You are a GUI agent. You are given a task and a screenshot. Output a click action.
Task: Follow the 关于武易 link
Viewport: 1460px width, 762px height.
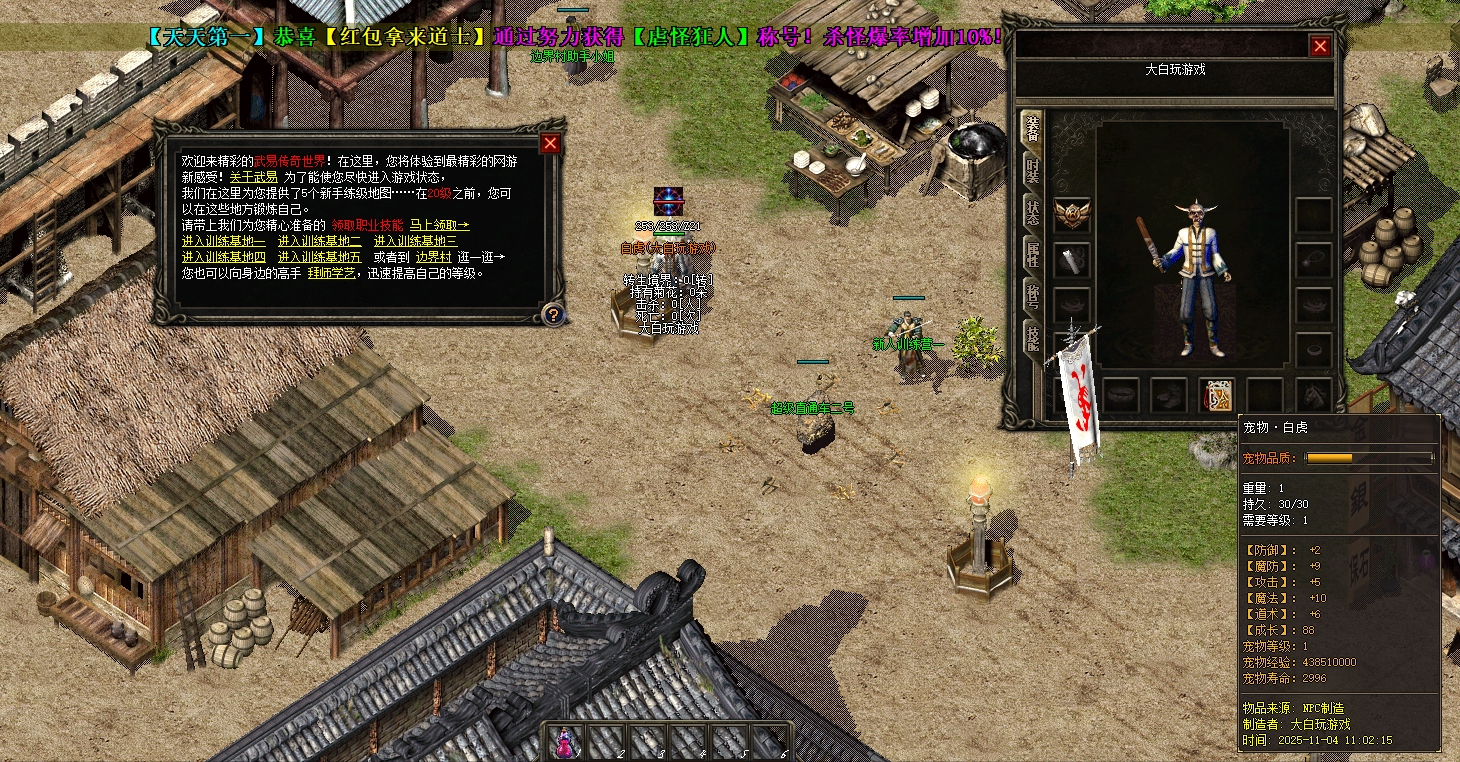[253, 177]
